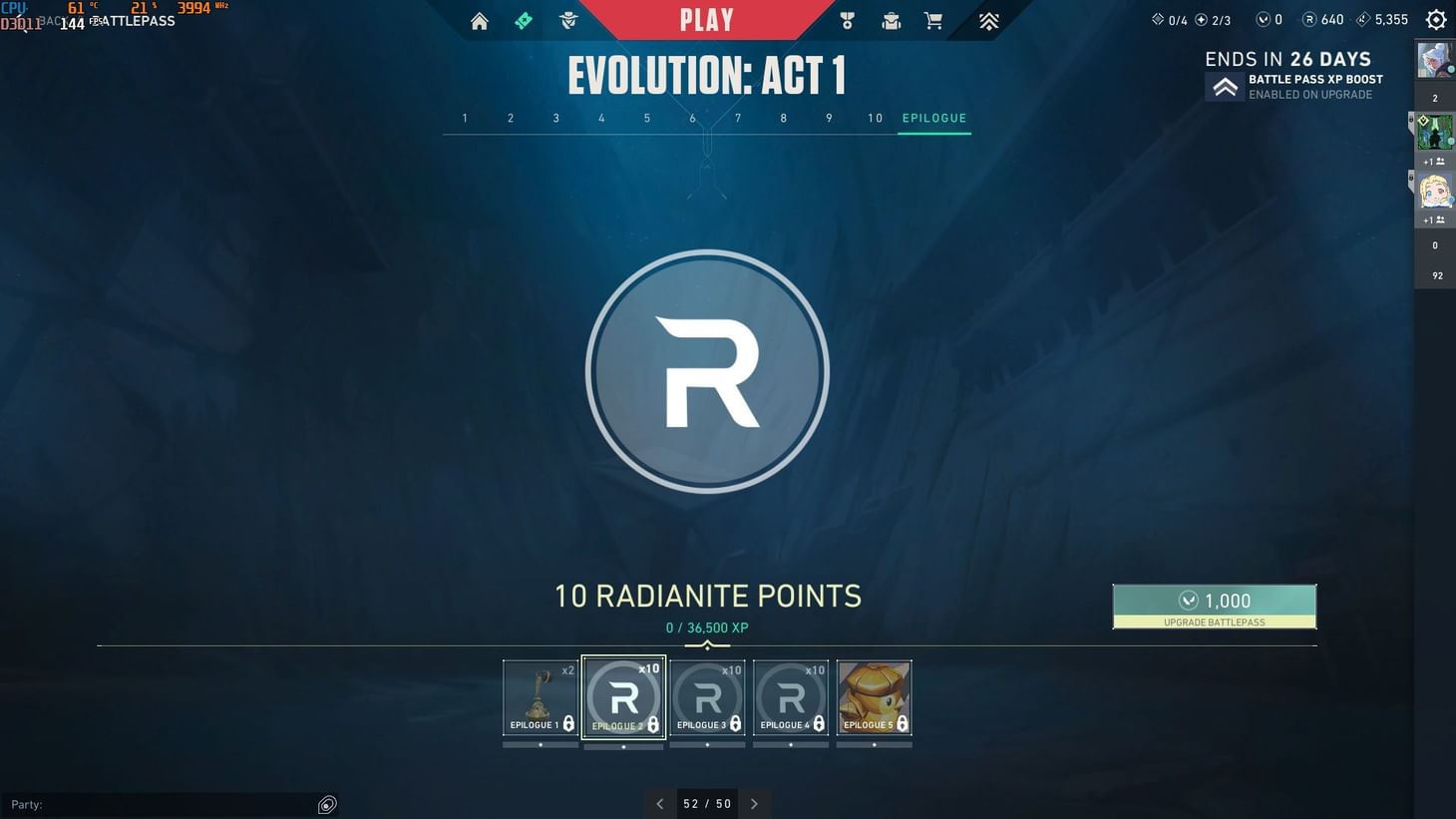Screen dimensions: 1456x819
Task: Click Upgrade Battlepass for 1,000 points
Action: (1215, 607)
